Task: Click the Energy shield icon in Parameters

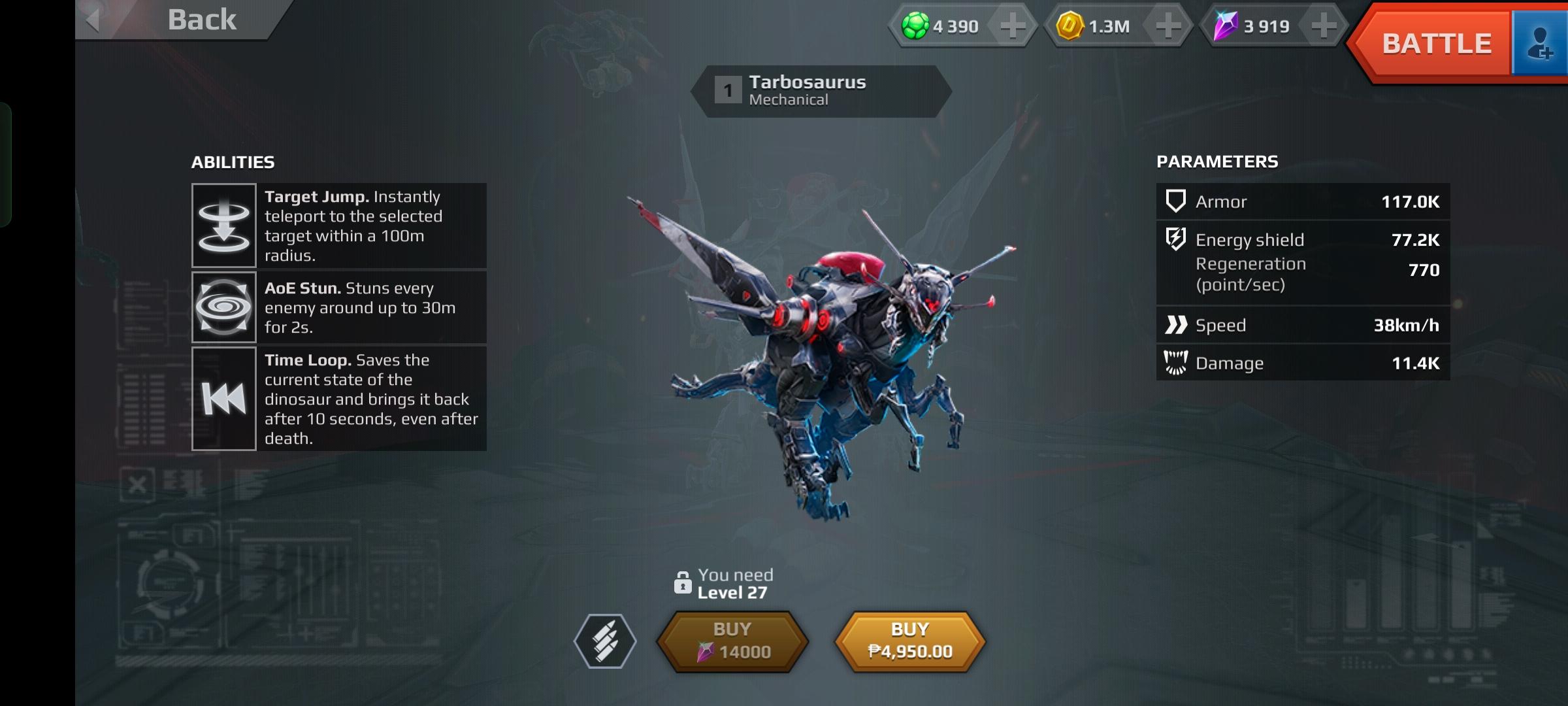Action: point(1176,239)
